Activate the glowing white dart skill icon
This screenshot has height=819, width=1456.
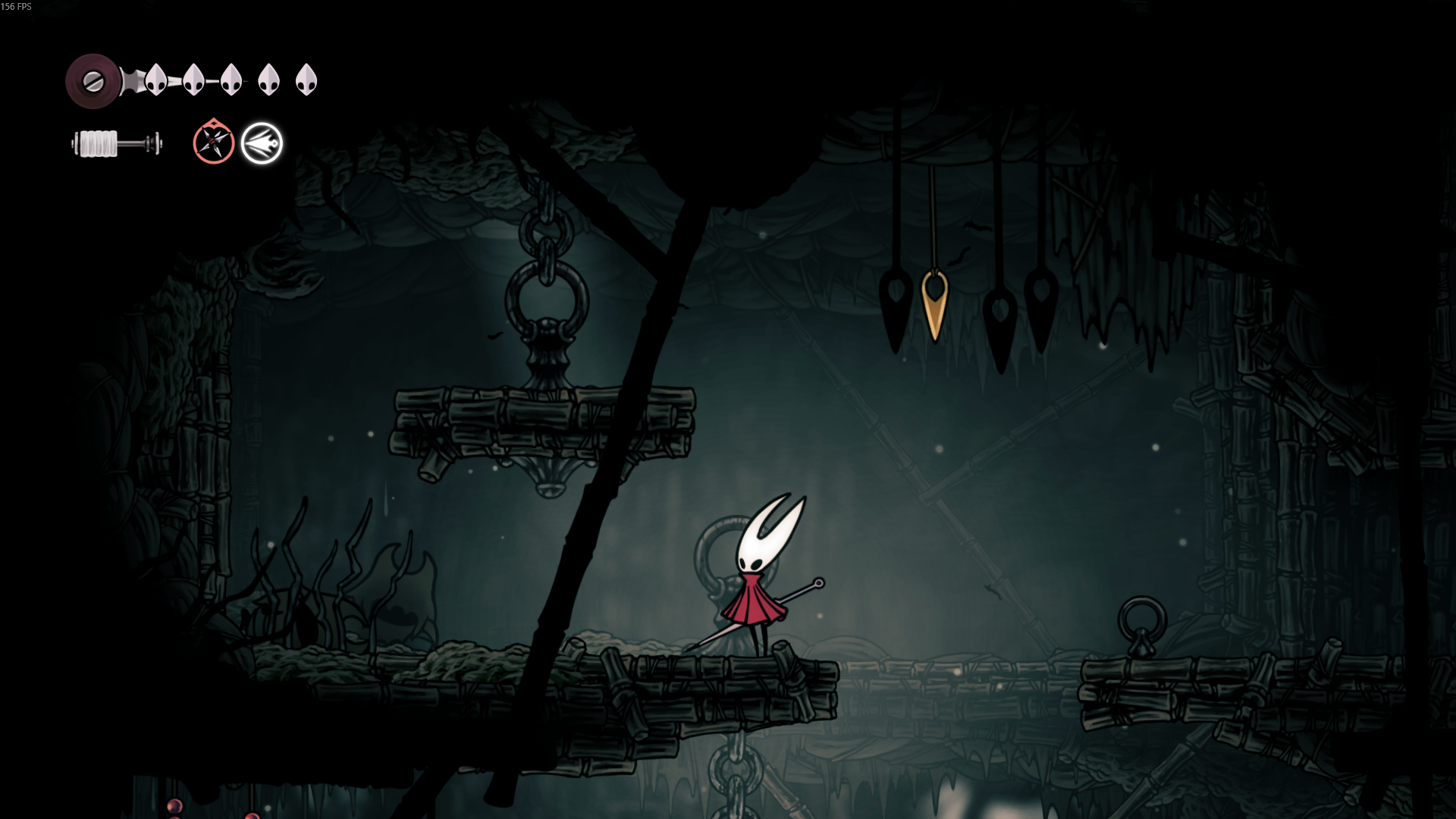click(262, 143)
